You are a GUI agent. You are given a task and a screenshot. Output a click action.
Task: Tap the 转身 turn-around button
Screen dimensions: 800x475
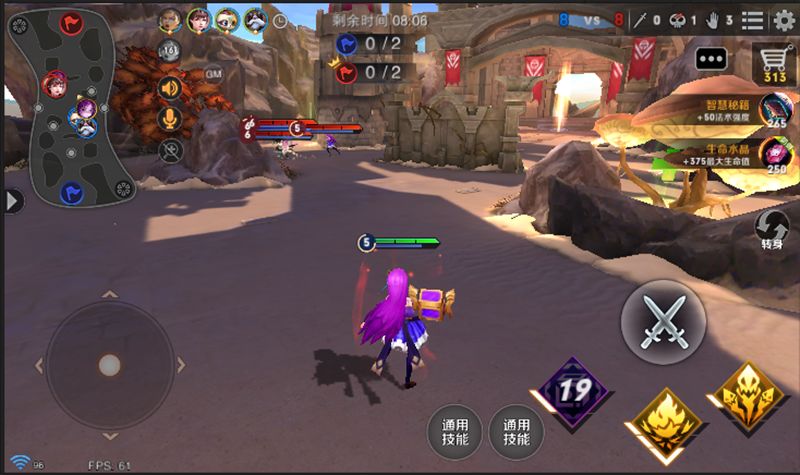[772, 231]
